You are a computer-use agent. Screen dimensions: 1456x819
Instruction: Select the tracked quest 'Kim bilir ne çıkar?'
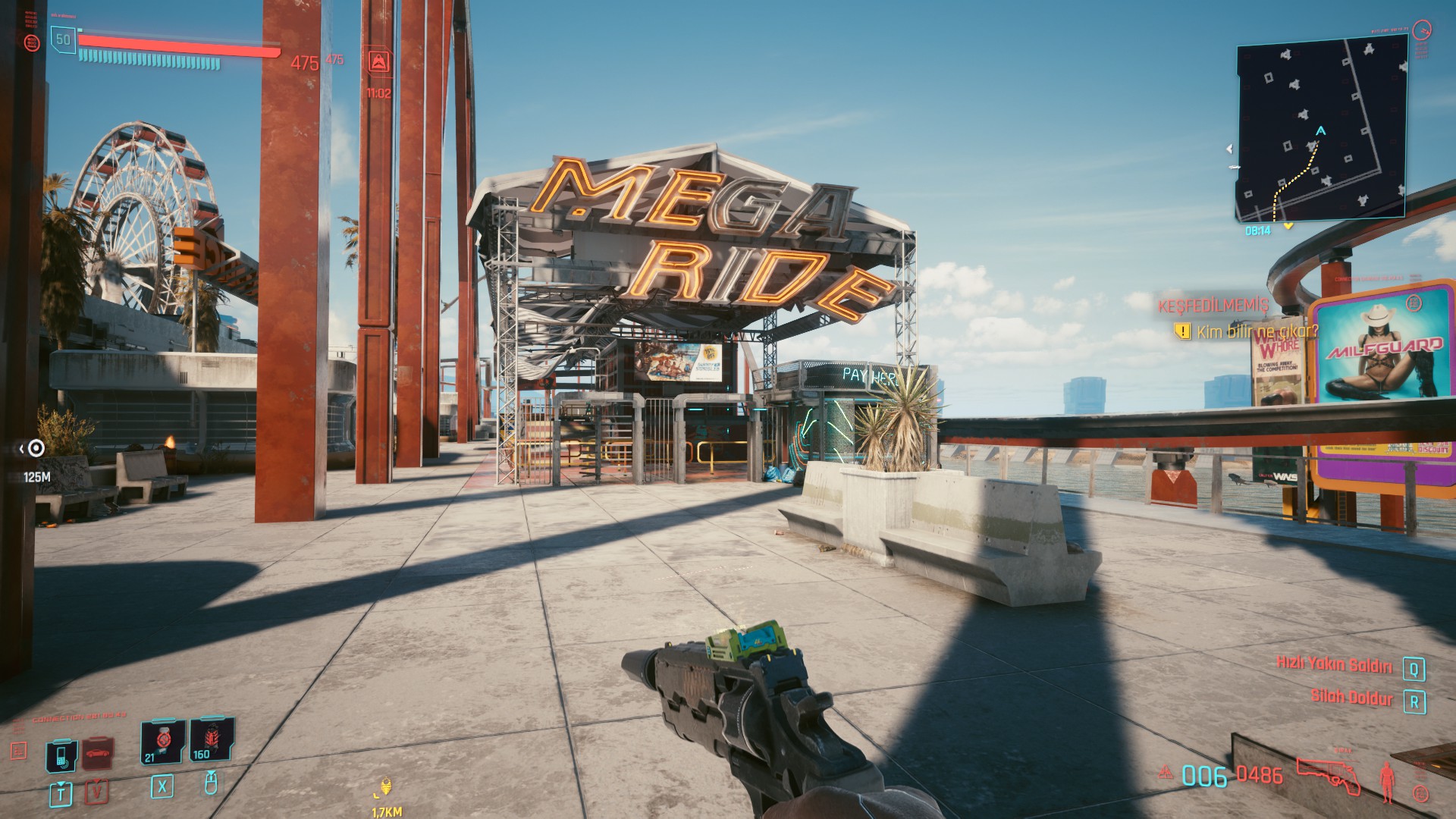(1257, 331)
